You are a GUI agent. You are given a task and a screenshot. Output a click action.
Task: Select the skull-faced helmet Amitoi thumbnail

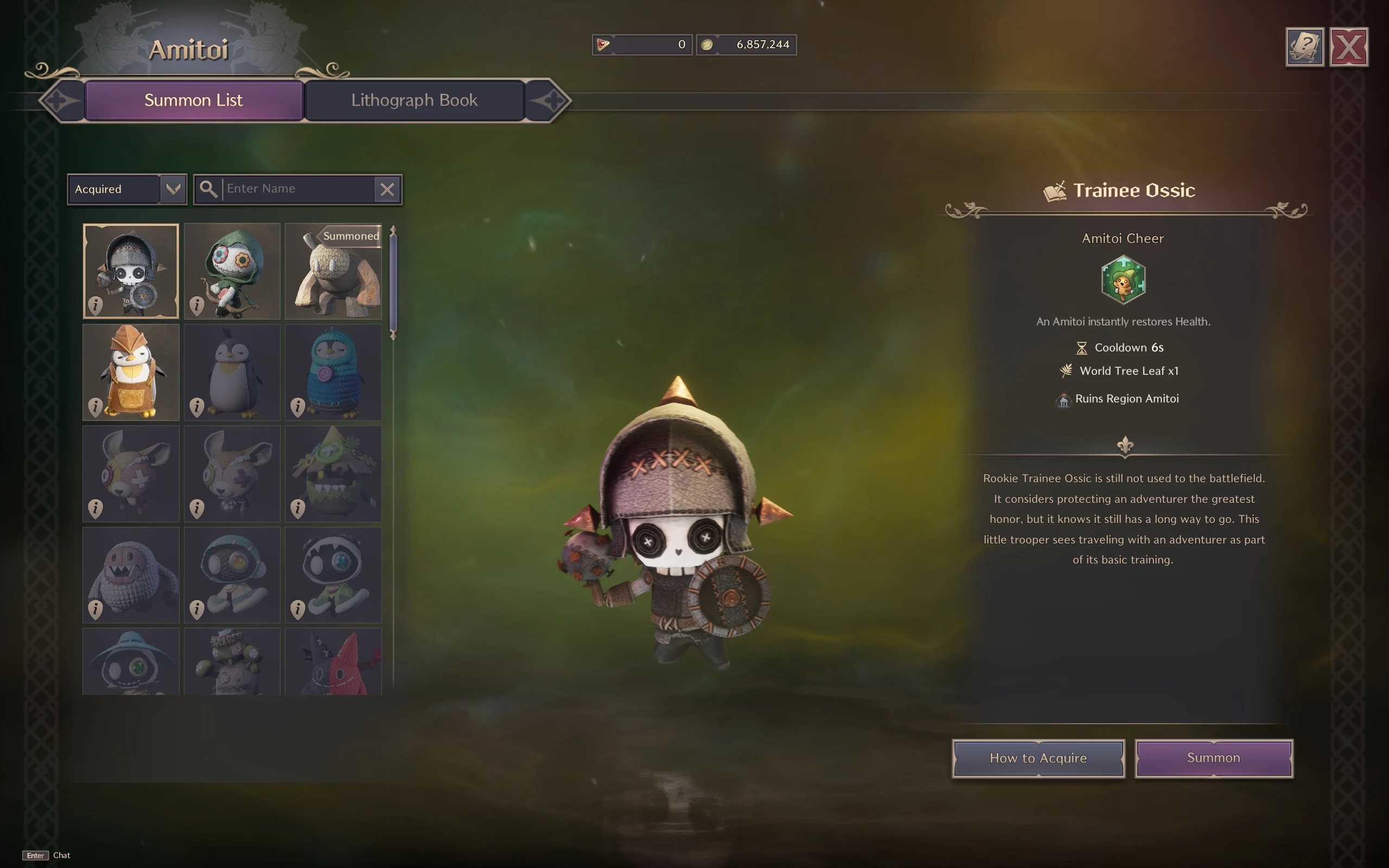point(131,271)
